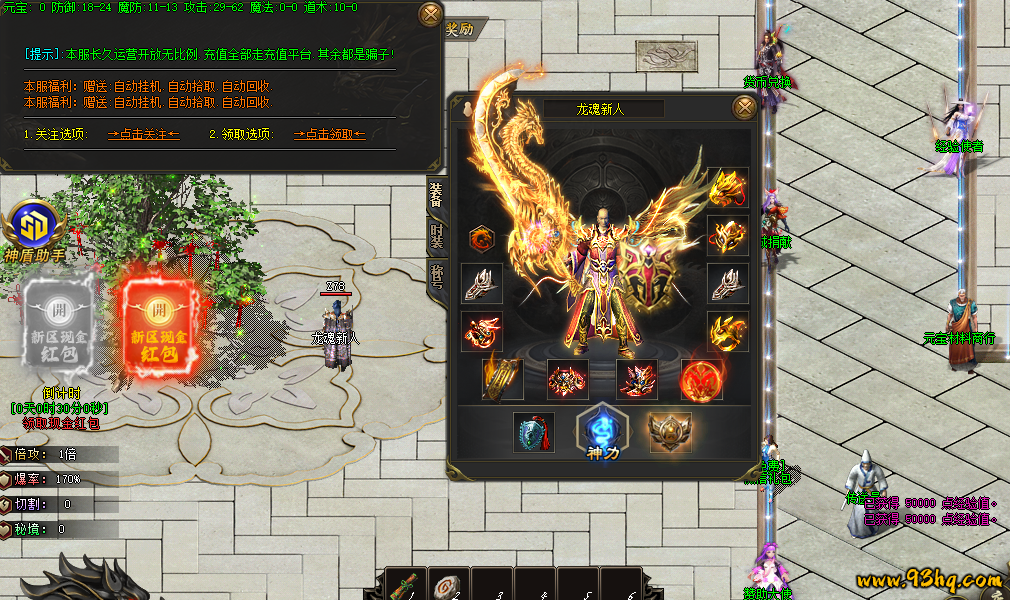Select the red fire orb equipment slot
This screenshot has height=600, width=1010.
pyautogui.click(x=701, y=380)
